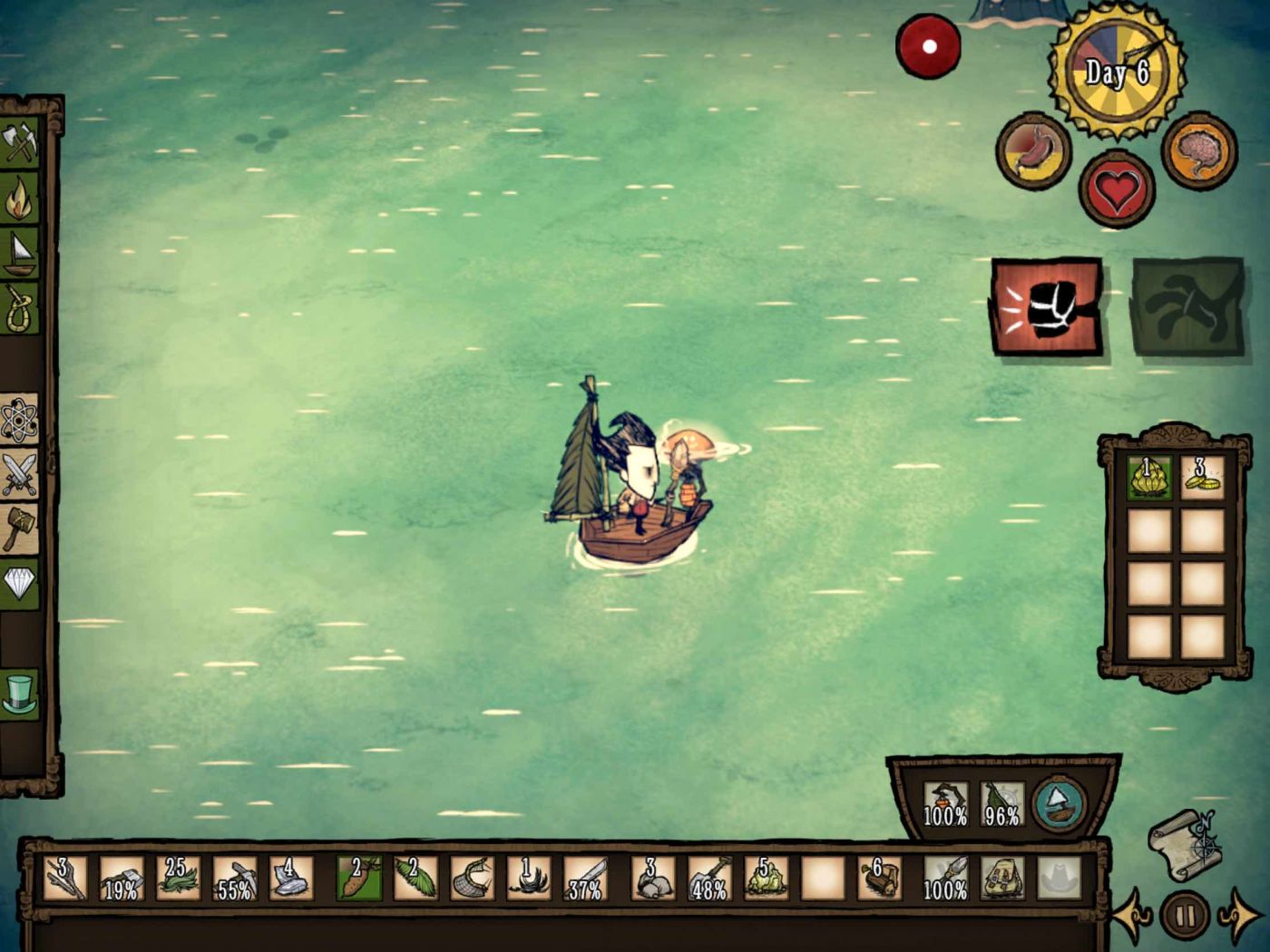Image resolution: width=1270 pixels, height=952 pixels.
Task: Open the Fire crafting tab
Action: point(20,199)
